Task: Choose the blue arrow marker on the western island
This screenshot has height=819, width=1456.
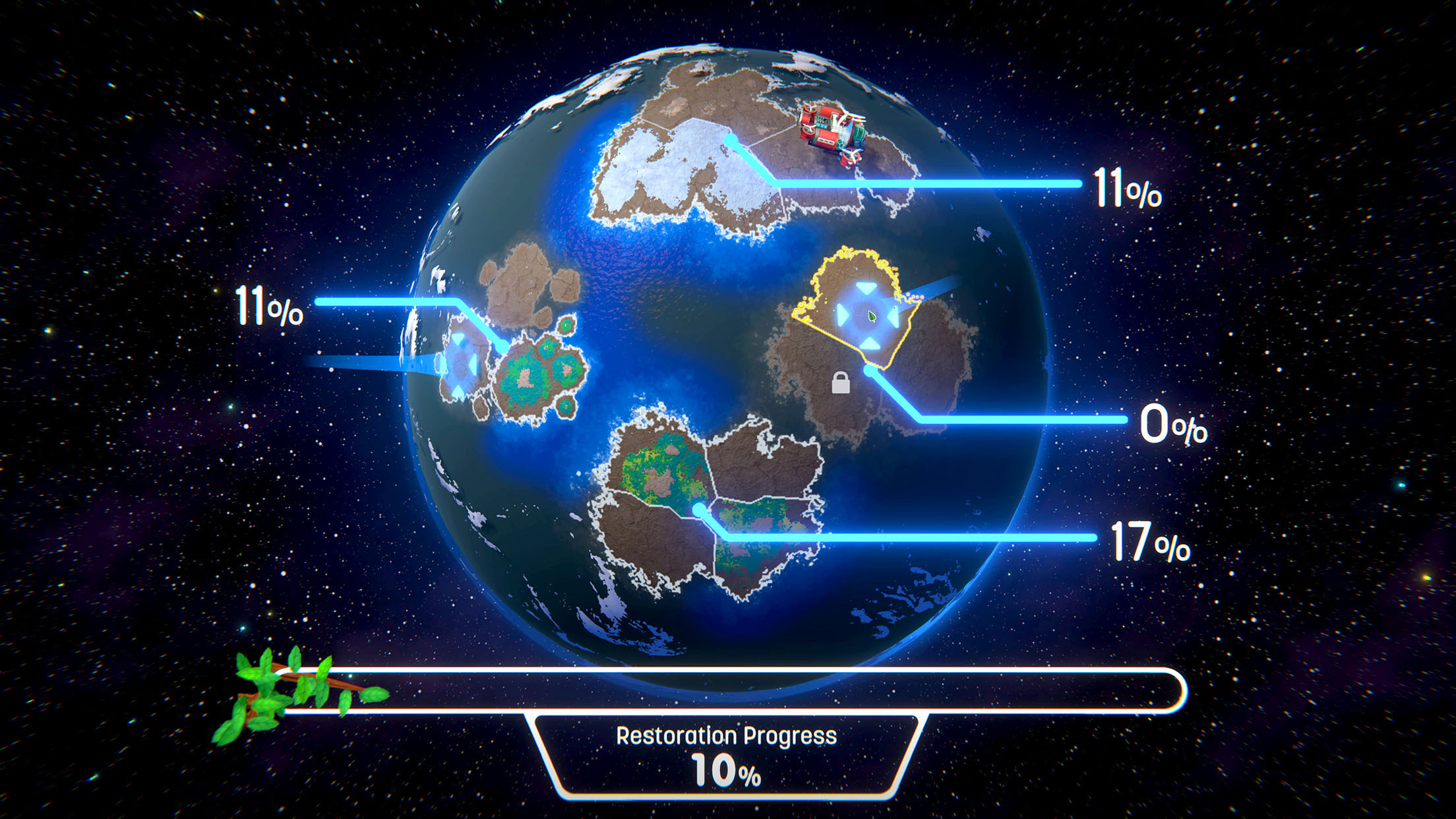Action: [460, 365]
